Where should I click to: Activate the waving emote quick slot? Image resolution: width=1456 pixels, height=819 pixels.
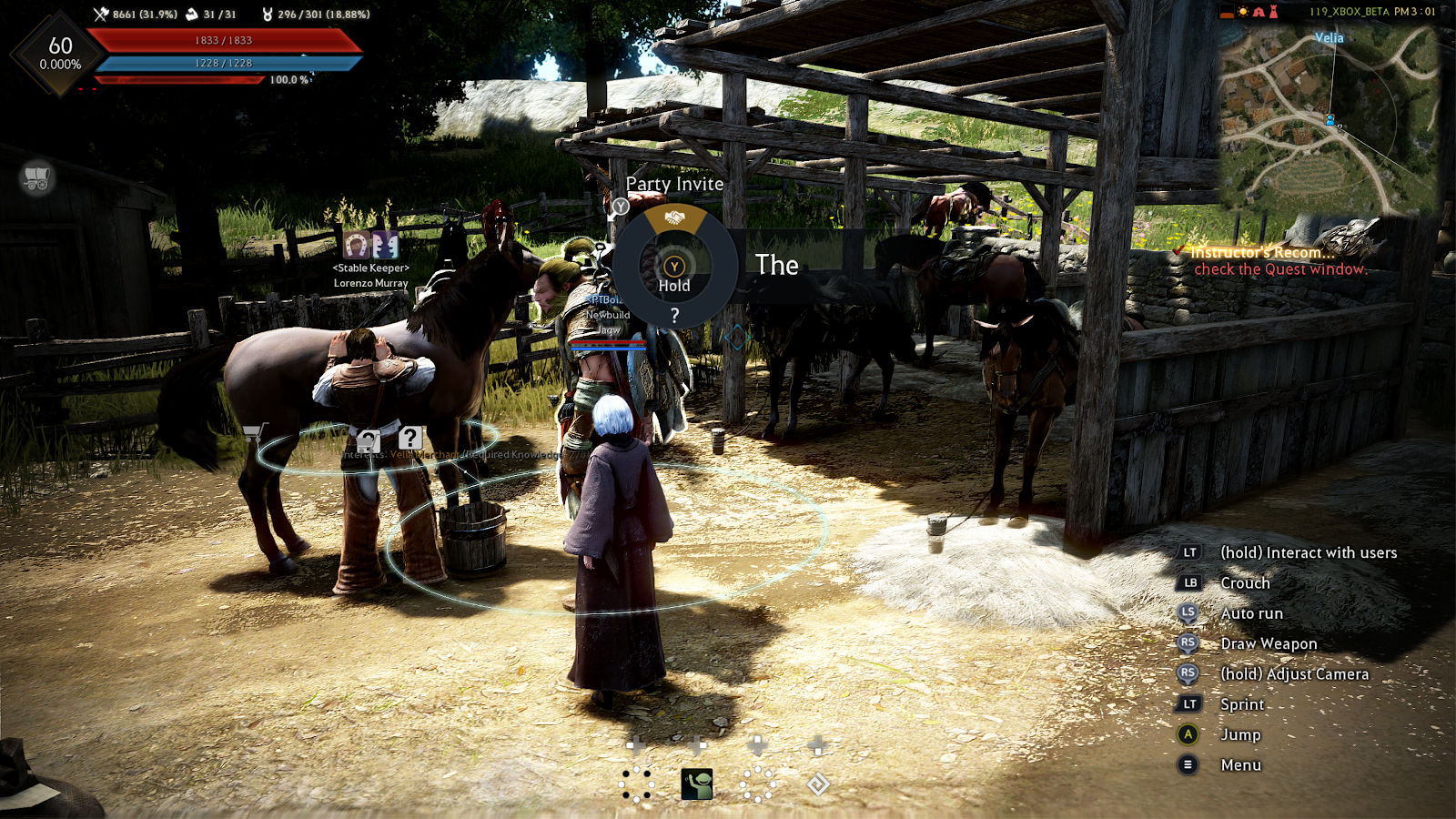pos(697,784)
